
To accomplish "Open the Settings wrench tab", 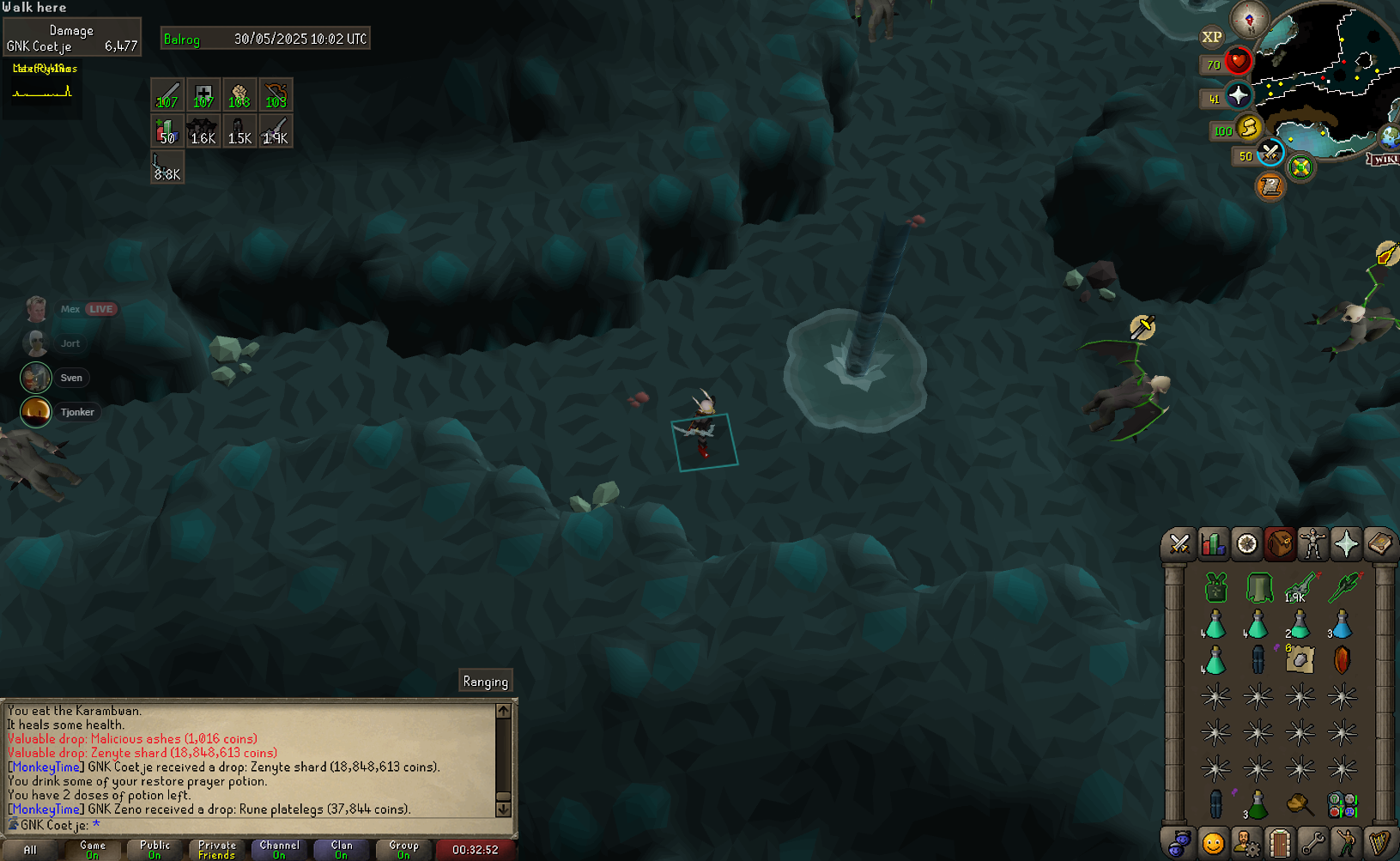I will pos(1312,843).
